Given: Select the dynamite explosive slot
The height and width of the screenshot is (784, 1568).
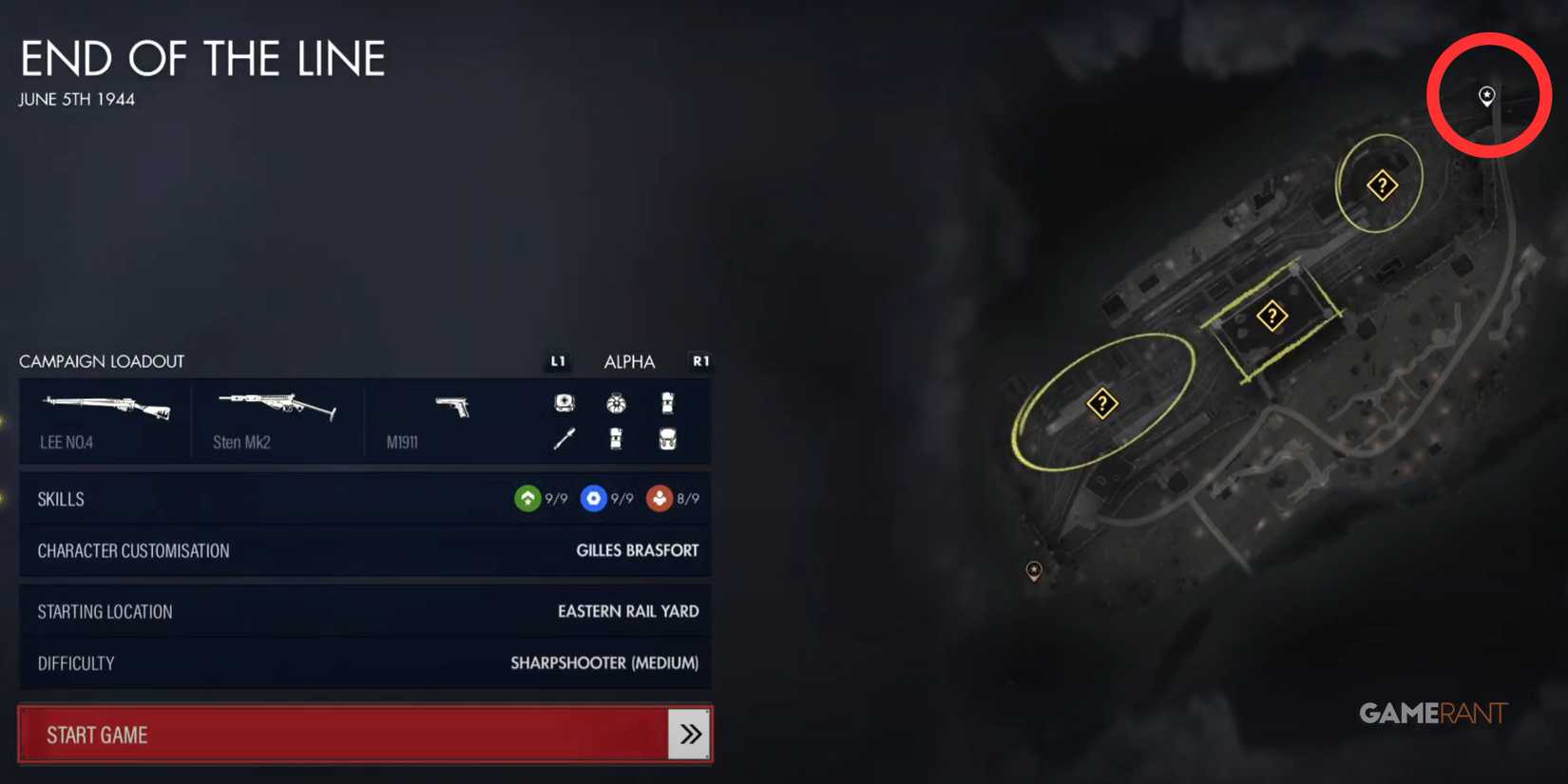Looking at the screenshot, I should tap(668, 404).
